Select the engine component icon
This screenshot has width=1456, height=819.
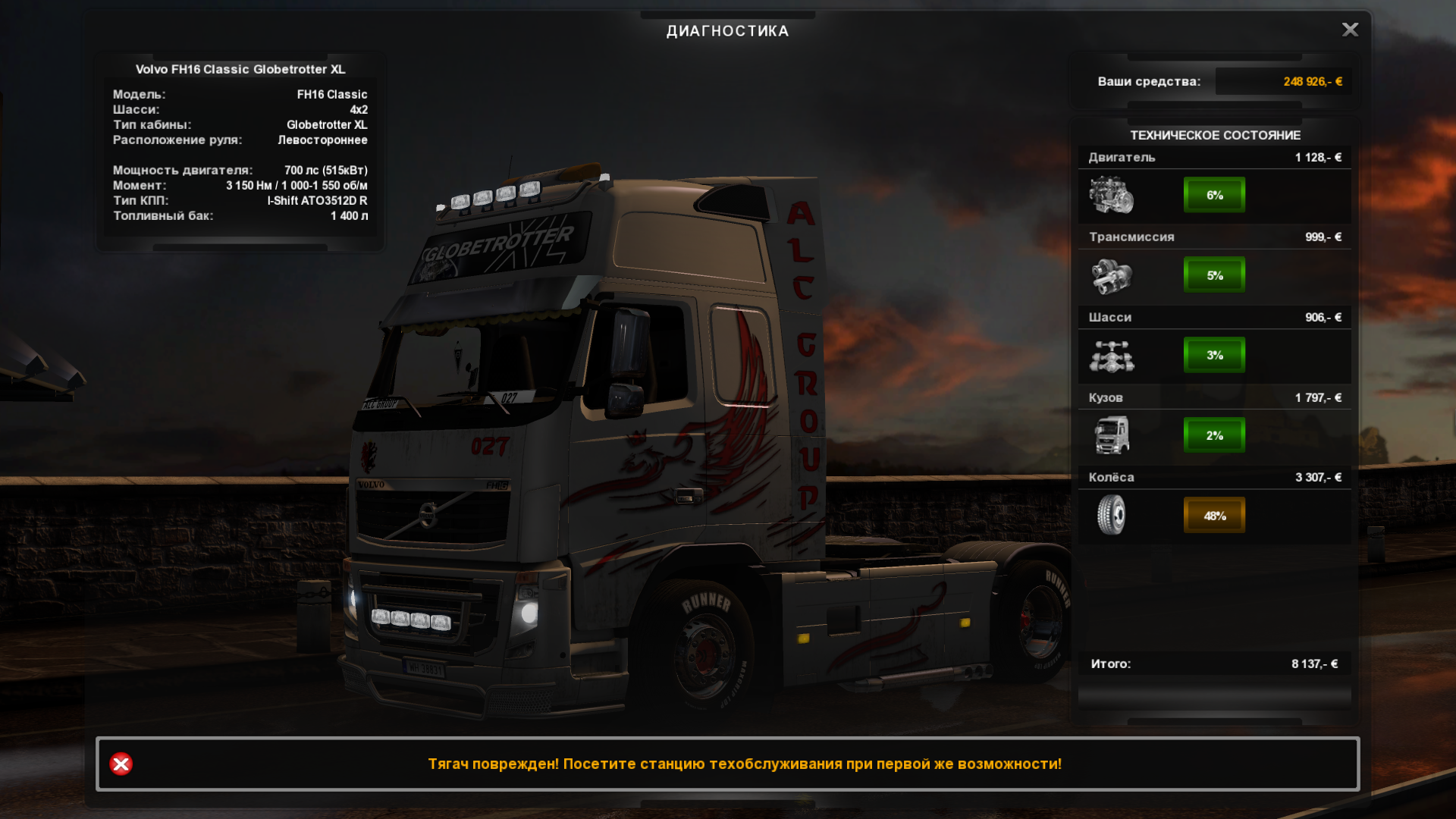pyautogui.click(x=1111, y=195)
